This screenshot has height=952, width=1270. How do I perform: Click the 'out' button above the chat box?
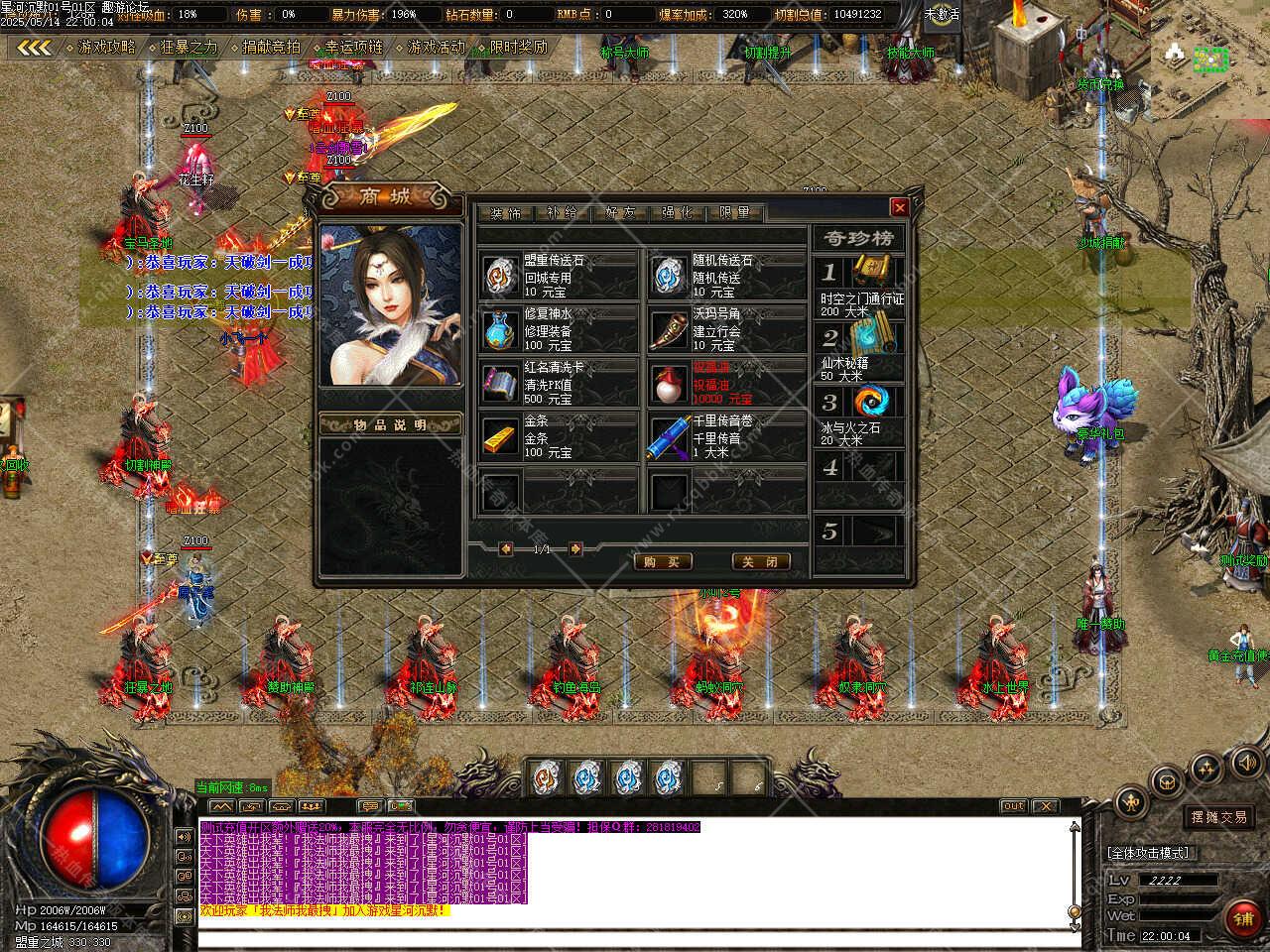[x=1013, y=806]
